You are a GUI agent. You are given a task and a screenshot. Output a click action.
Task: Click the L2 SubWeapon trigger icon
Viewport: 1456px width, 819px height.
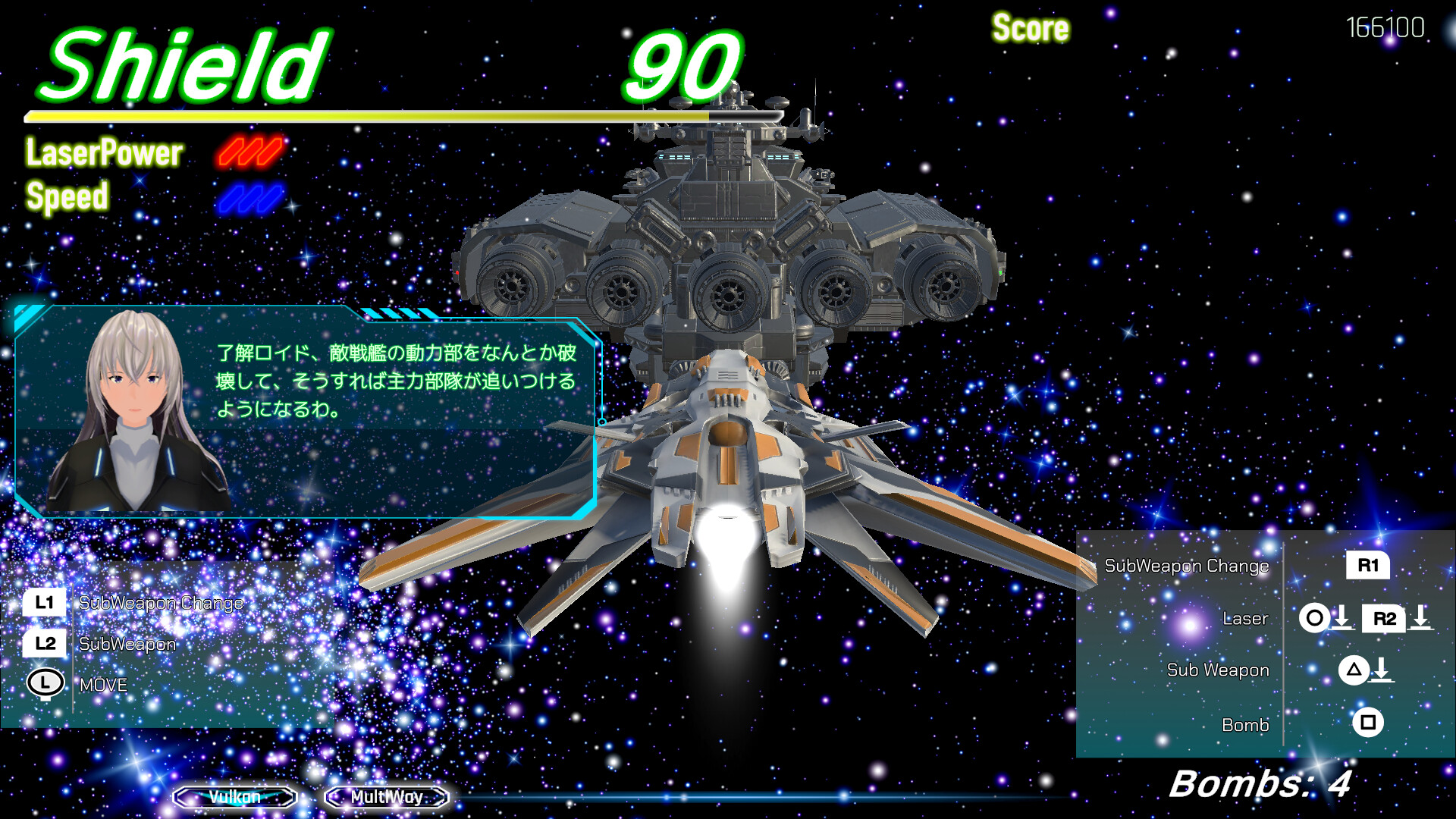(x=45, y=644)
